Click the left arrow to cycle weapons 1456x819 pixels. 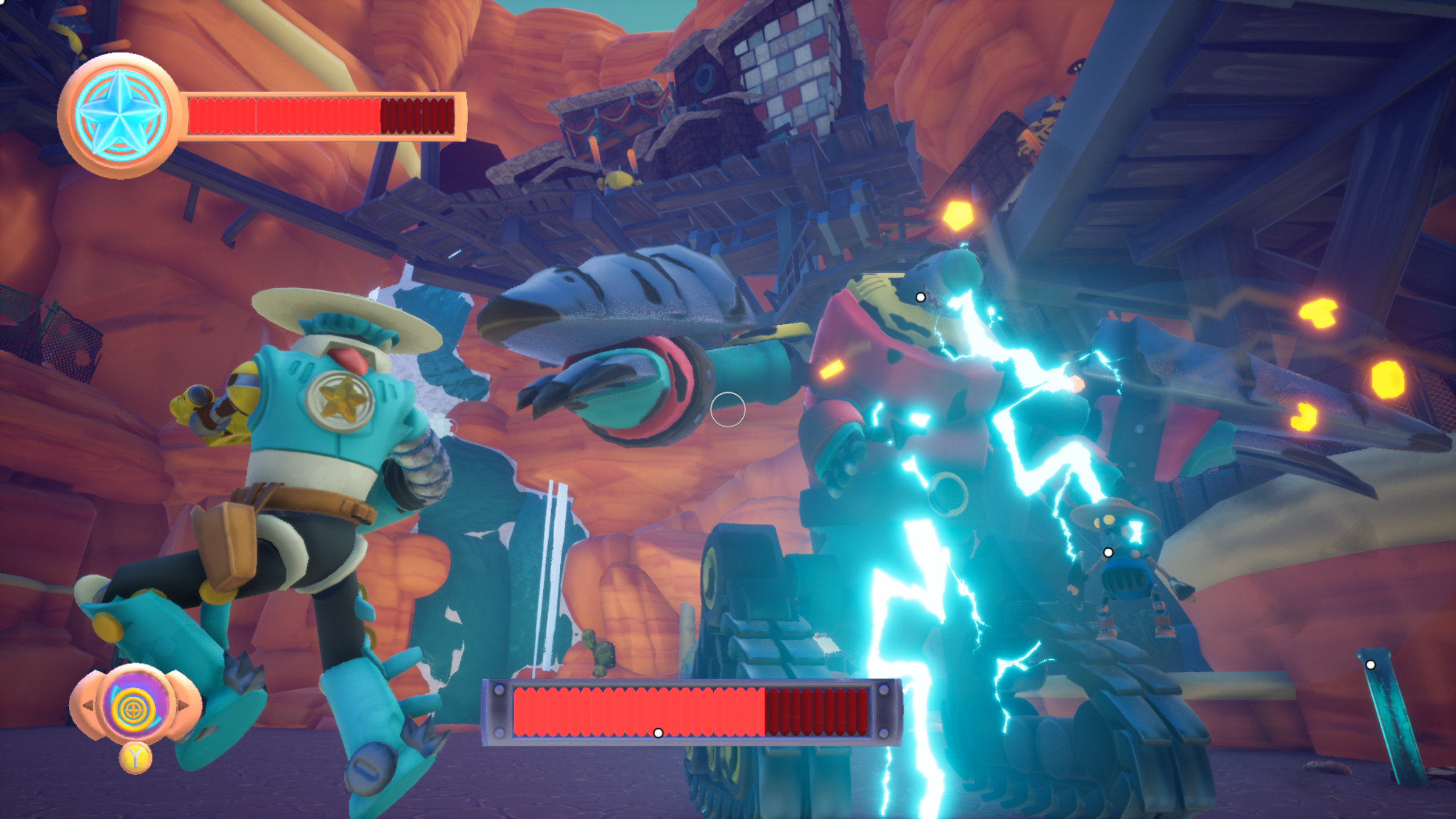pos(88,705)
